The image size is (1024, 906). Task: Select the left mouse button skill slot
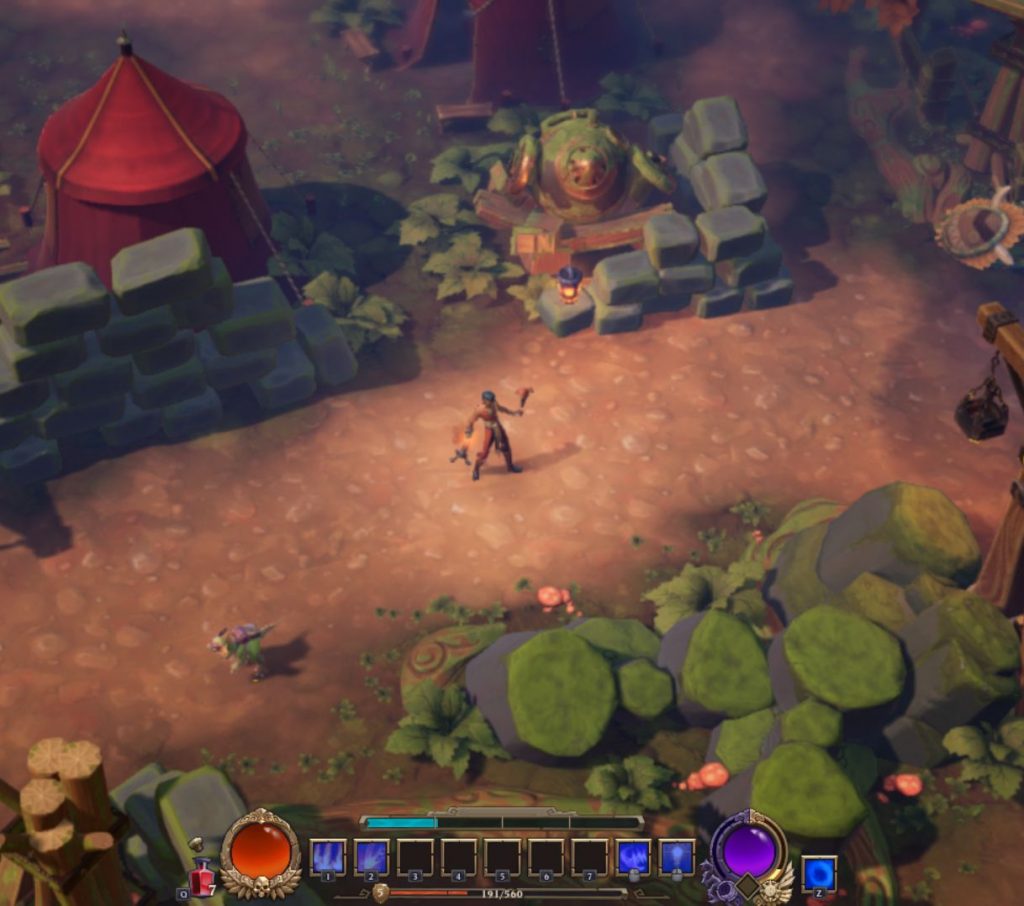tap(633, 857)
